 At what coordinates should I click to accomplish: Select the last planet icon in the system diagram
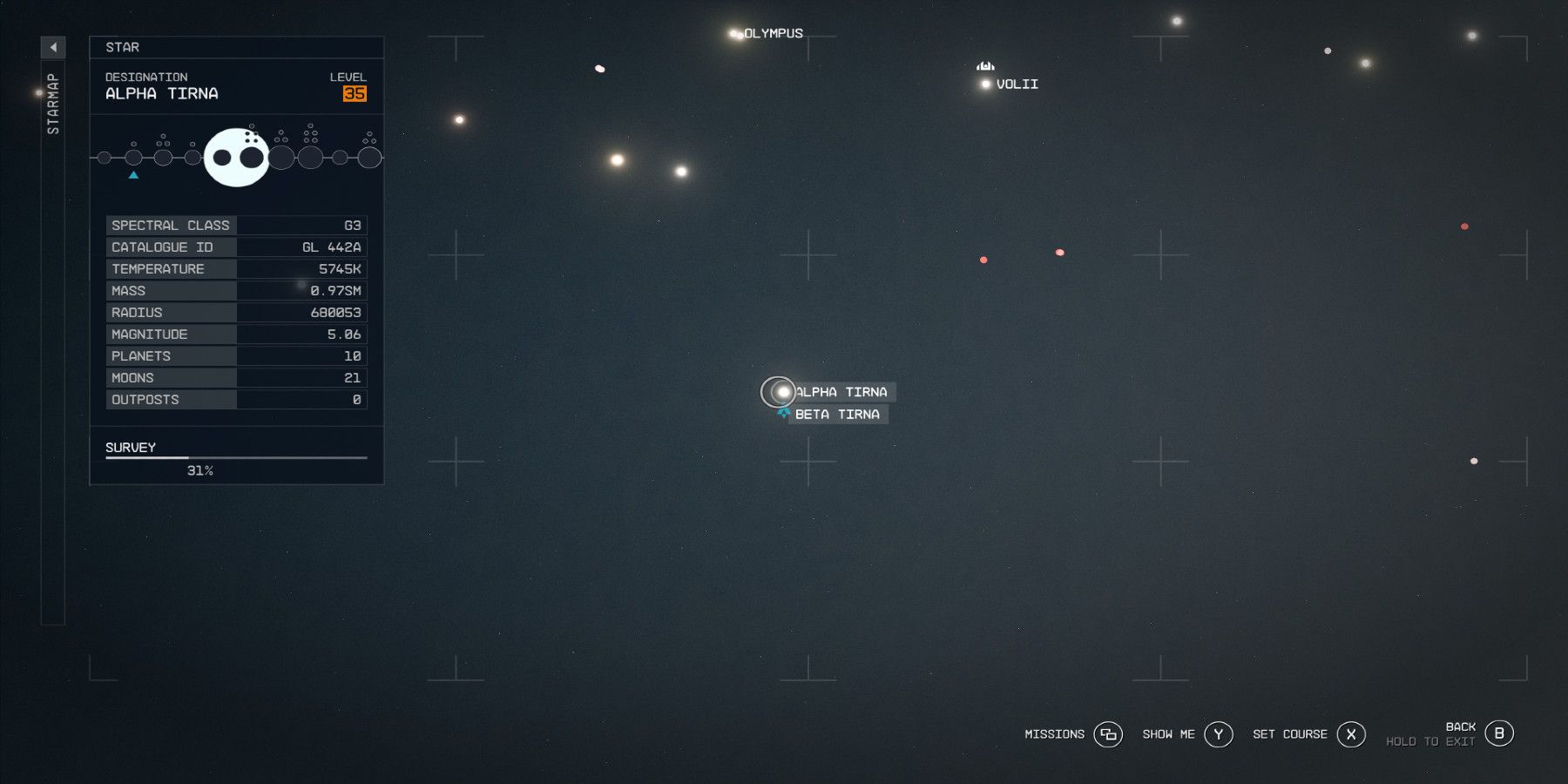[x=372, y=158]
